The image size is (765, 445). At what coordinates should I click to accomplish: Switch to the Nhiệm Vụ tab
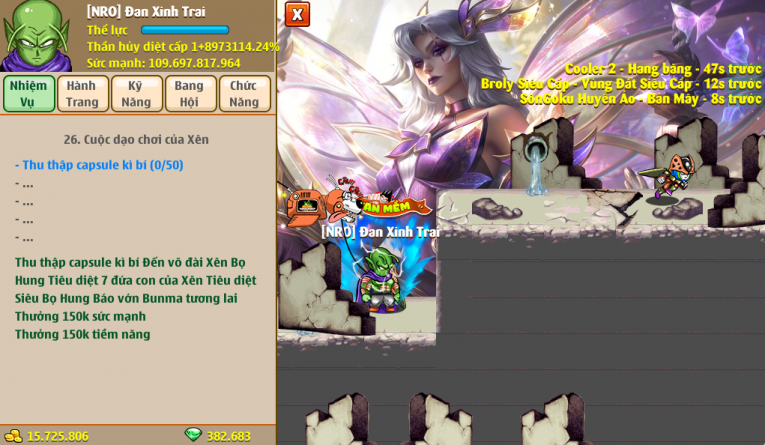click(x=28, y=93)
